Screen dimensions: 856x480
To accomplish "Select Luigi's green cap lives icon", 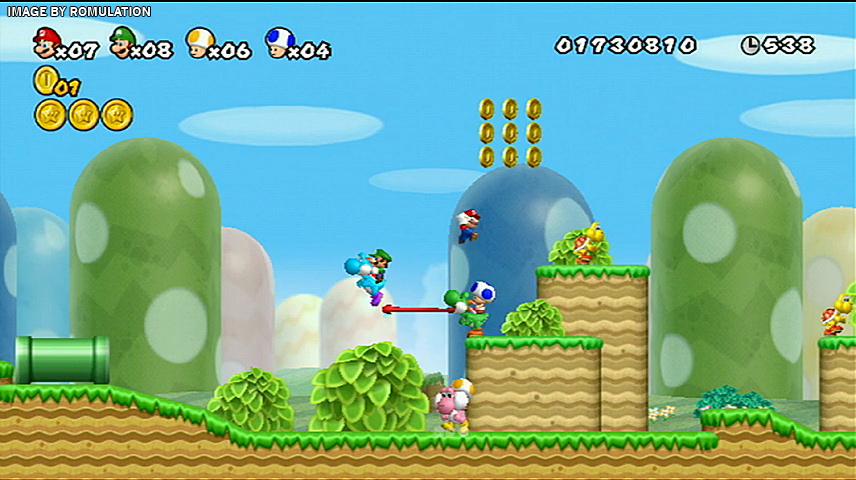I will pyautogui.click(x=123, y=43).
